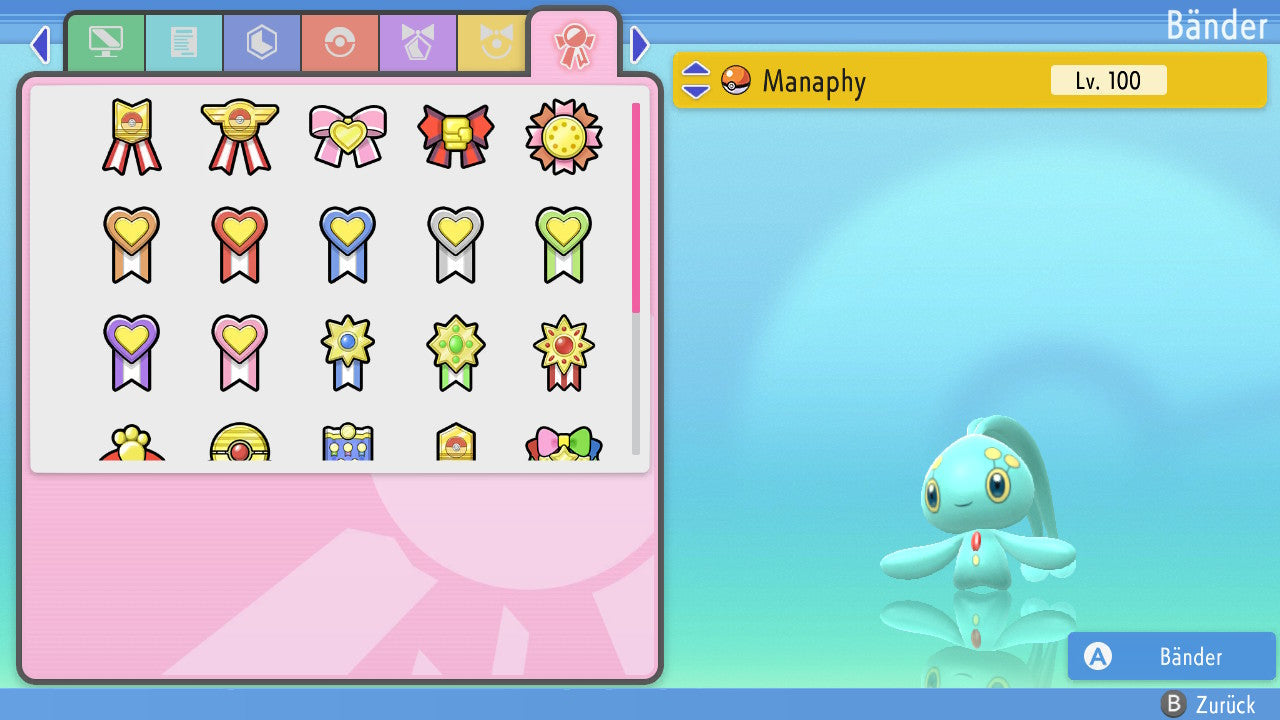Screen dimensions: 1280x720
Task: Open the purple contest ribbon tab
Action: pos(417,43)
